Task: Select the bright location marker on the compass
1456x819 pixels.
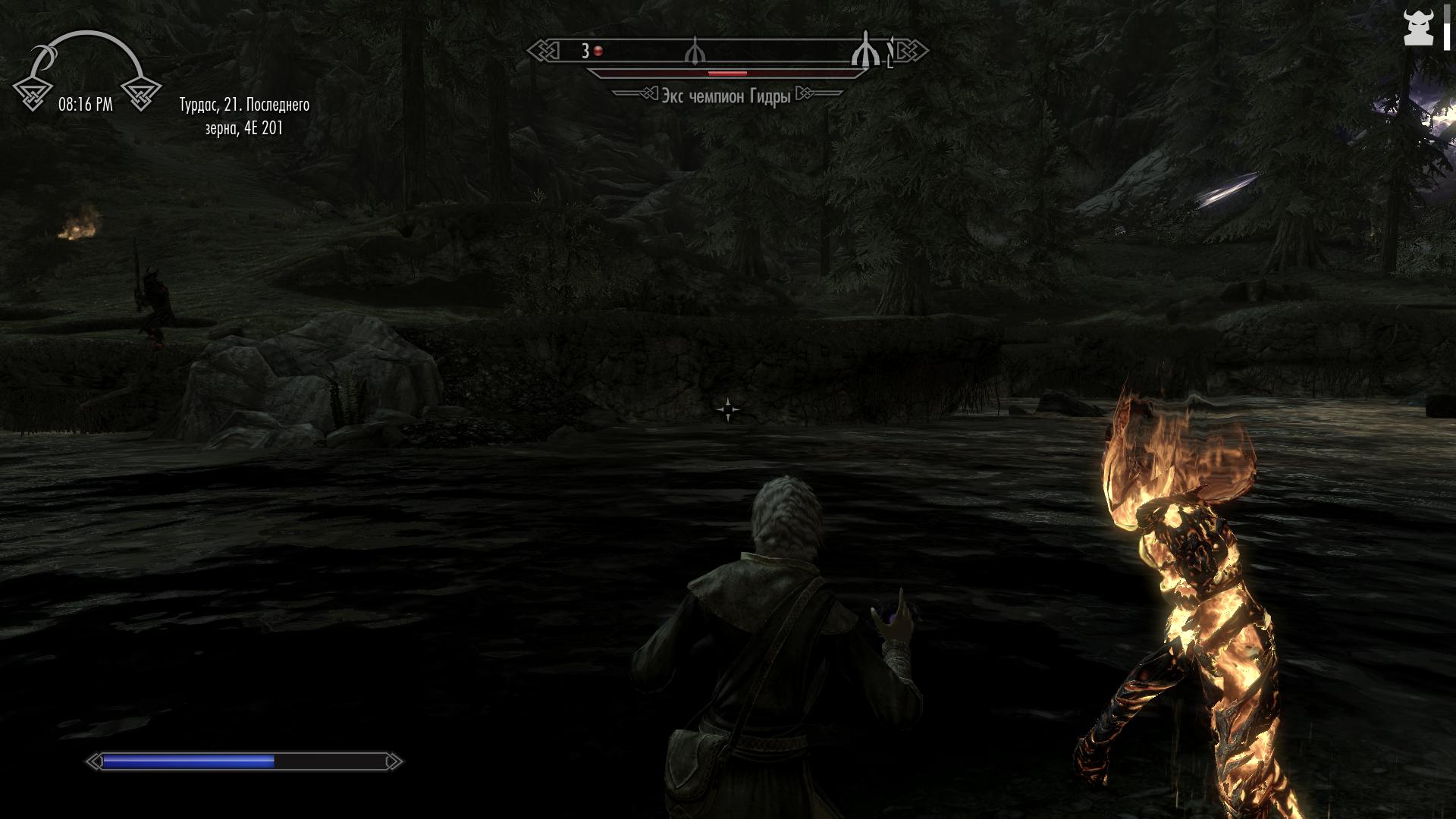Action: tap(864, 52)
